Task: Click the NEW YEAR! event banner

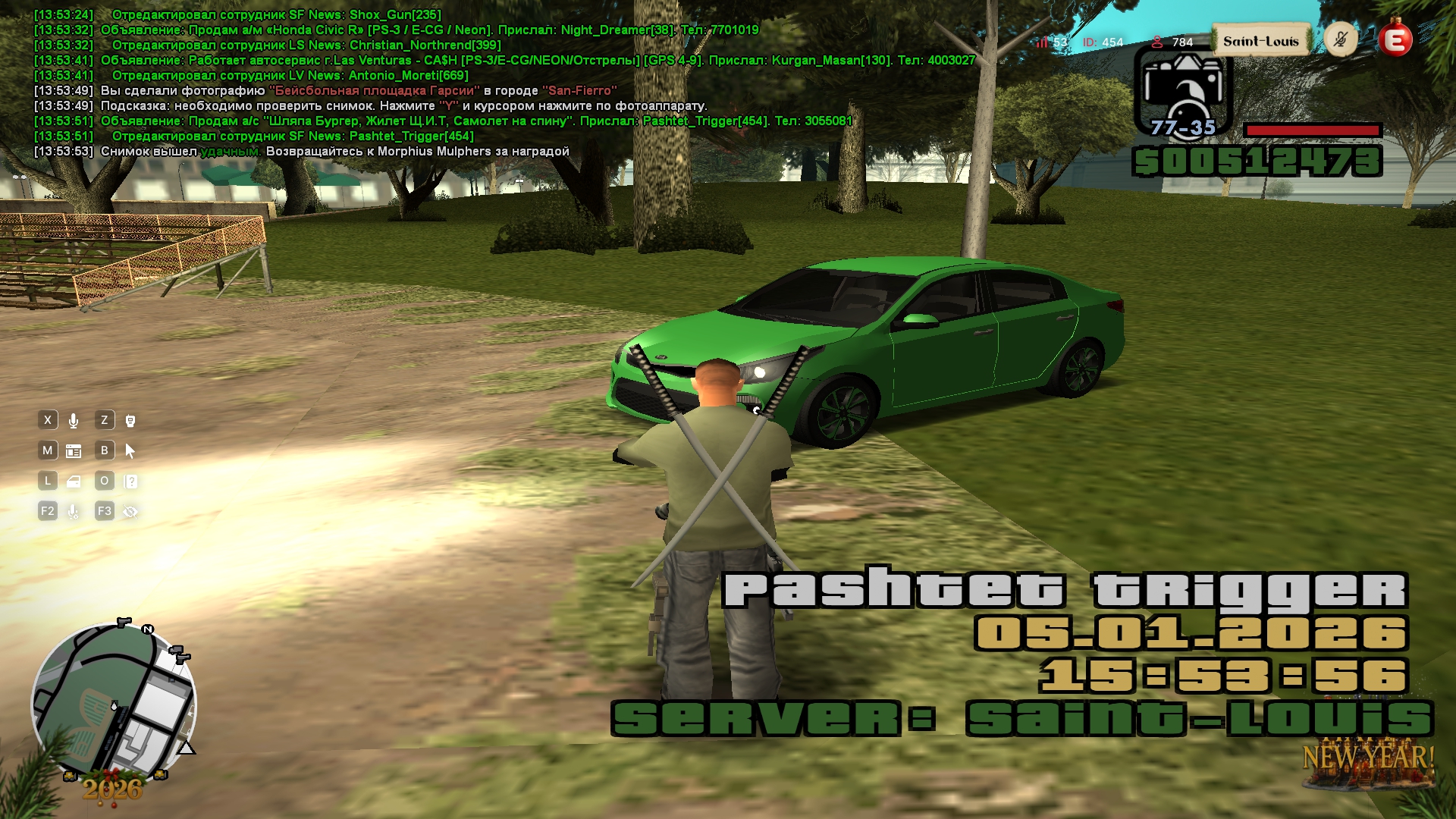Action: (x=1368, y=758)
